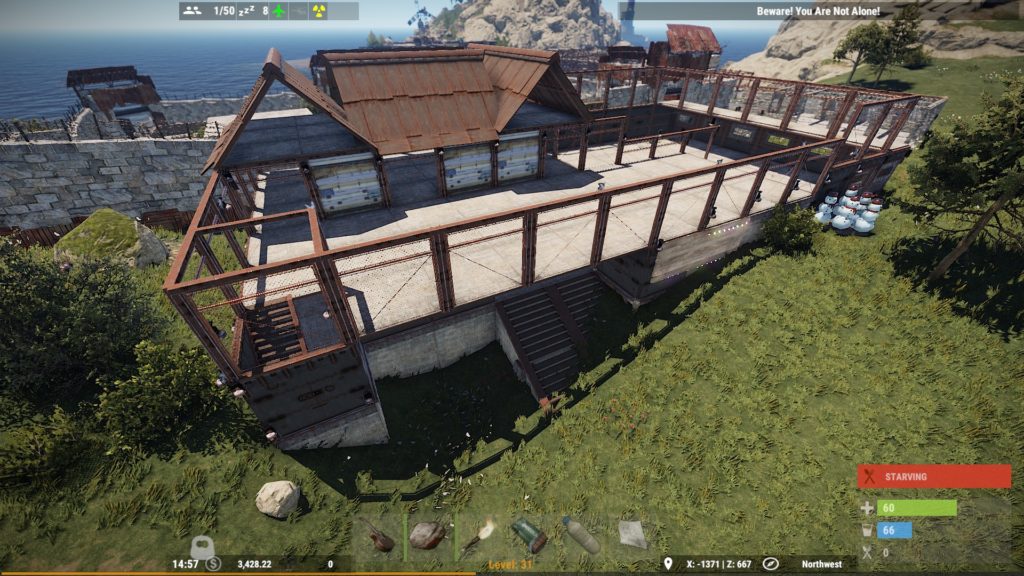
Task: Click the map pin coordinates icon
Action: [668, 564]
